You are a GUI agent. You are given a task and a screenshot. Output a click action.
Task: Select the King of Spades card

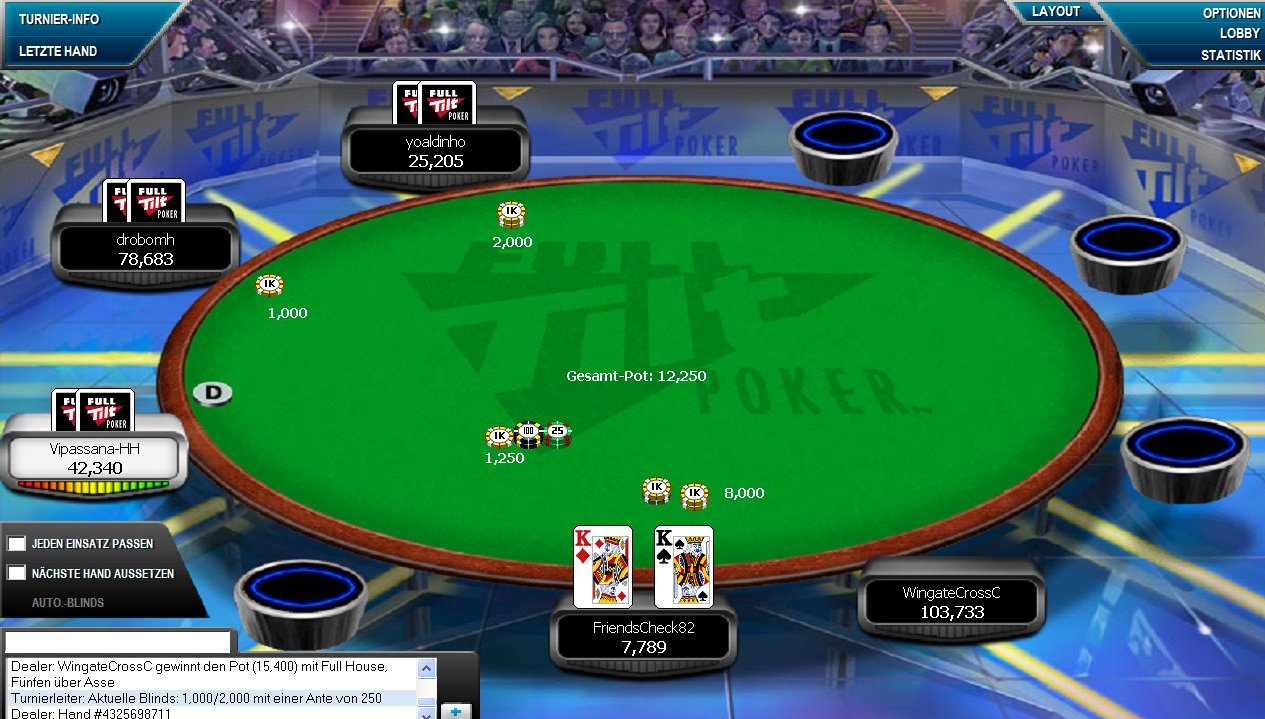(684, 566)
